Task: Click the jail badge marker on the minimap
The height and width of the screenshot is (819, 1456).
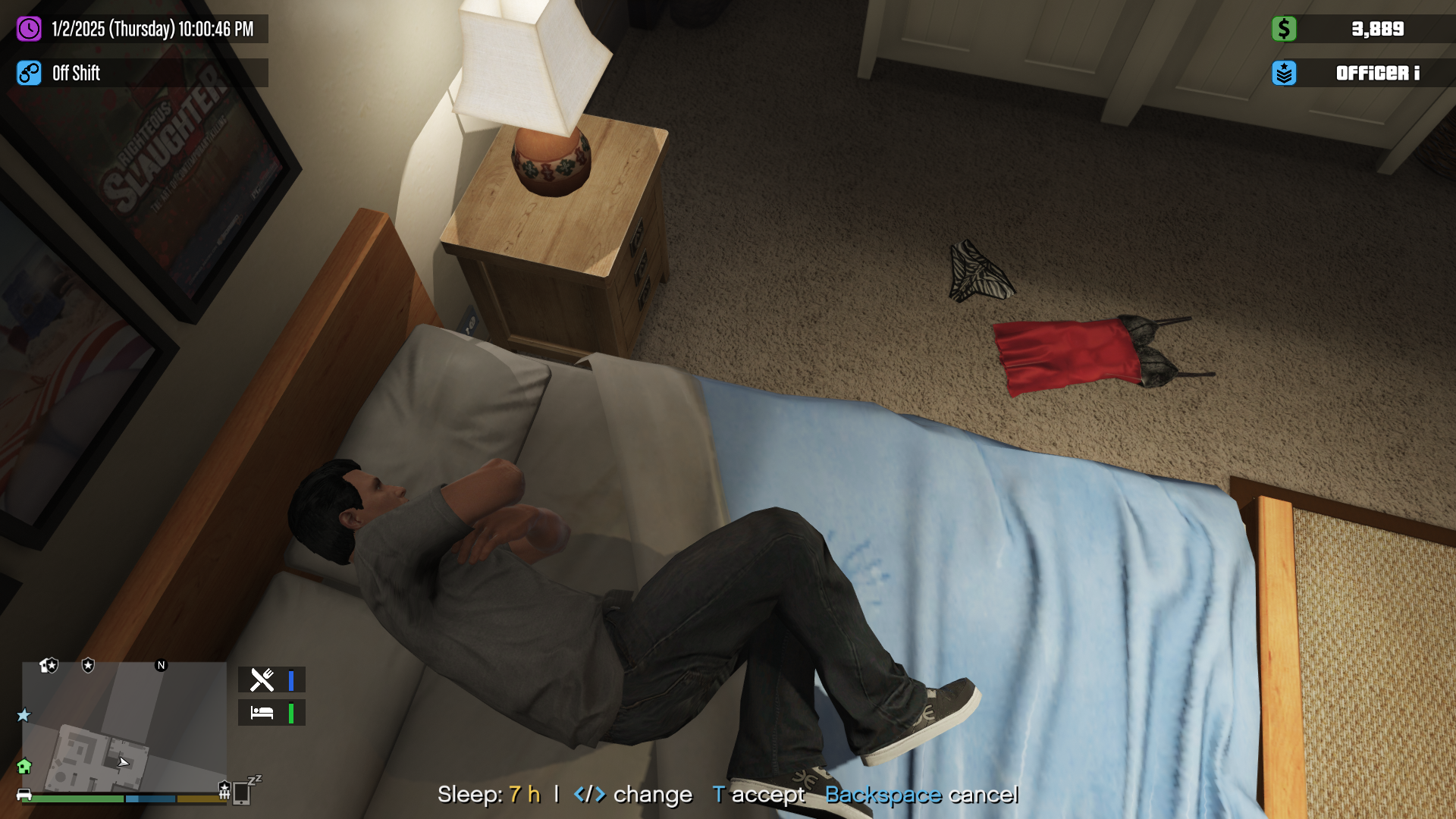Action: pos(224,790)
